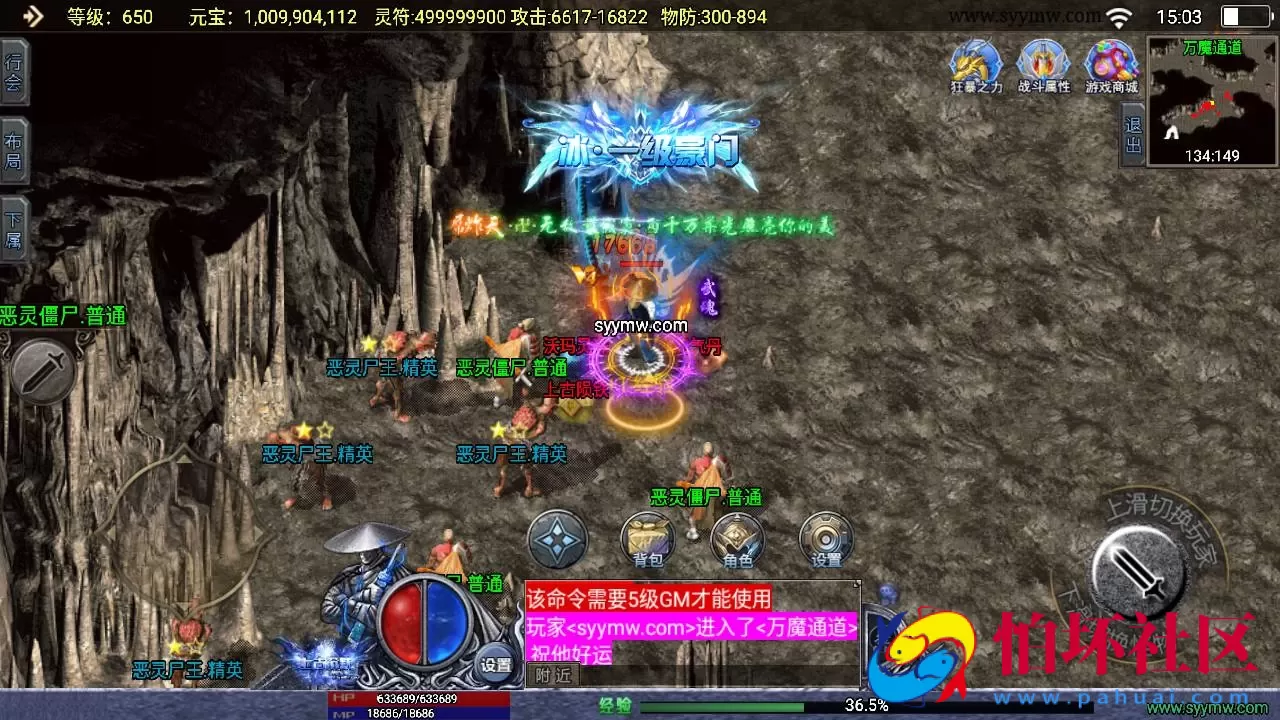Screen dimensions: 1280x720
Task: Show the 角色 character sheet
Action: [737, 540]
